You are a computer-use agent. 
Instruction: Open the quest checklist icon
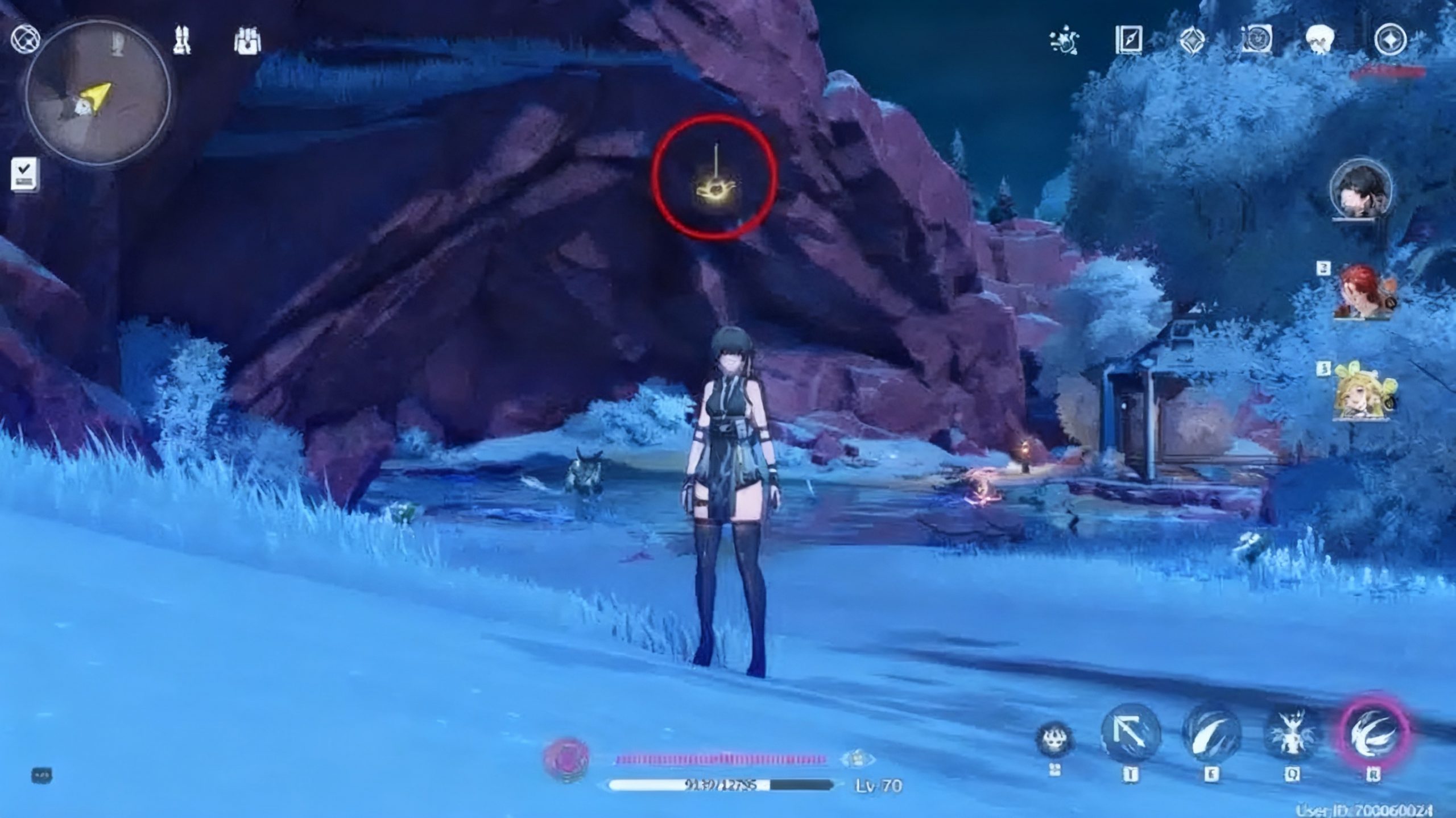tap(25, 175)
